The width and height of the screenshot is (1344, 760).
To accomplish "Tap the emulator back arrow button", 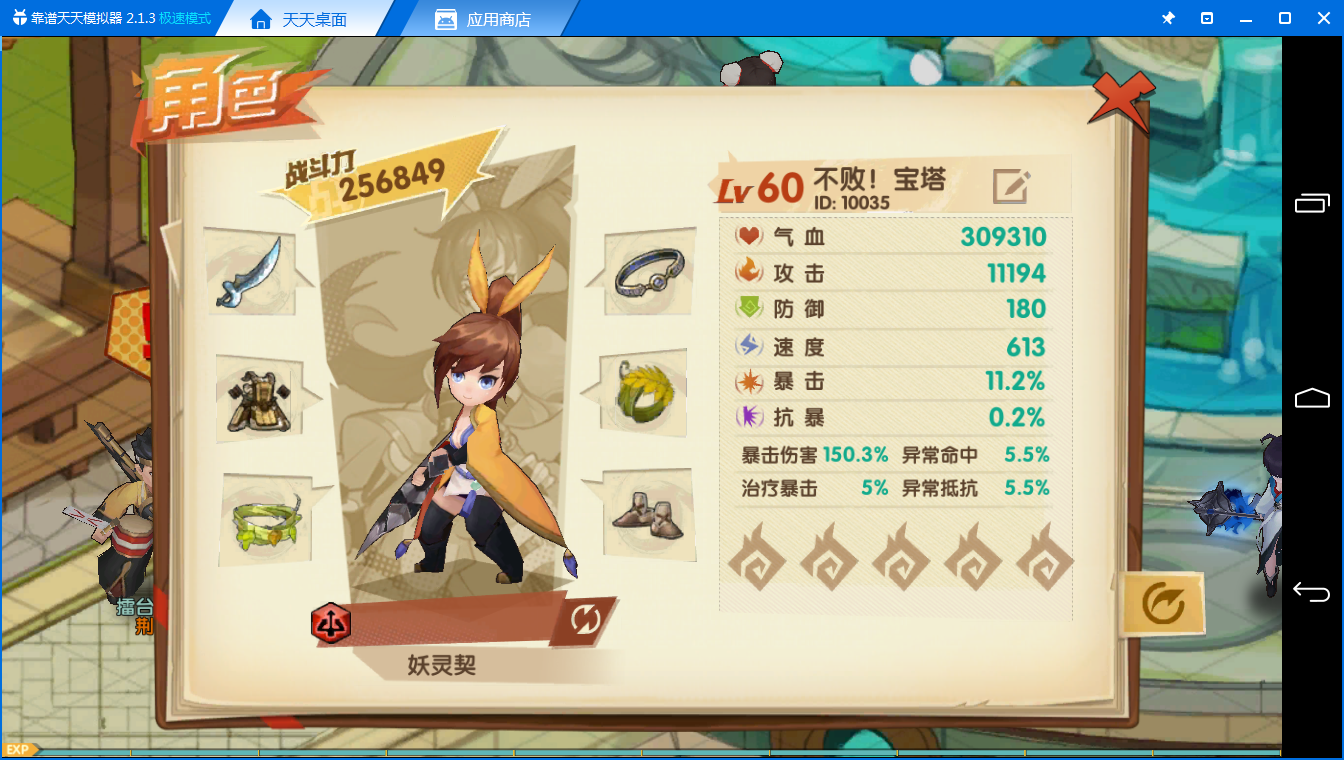I will pyautogui.click(x=1312, y=592).
